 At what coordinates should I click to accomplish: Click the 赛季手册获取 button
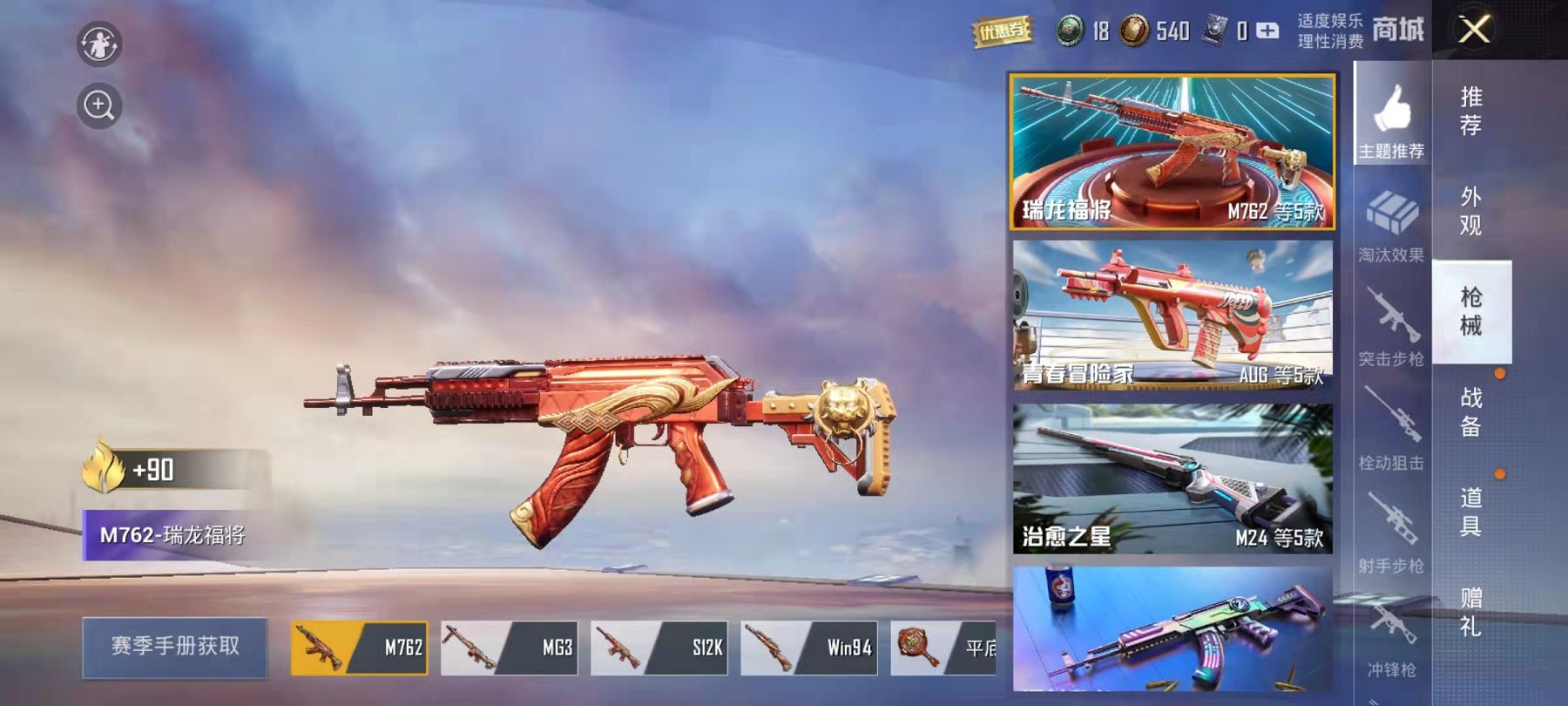pos(174,647)
